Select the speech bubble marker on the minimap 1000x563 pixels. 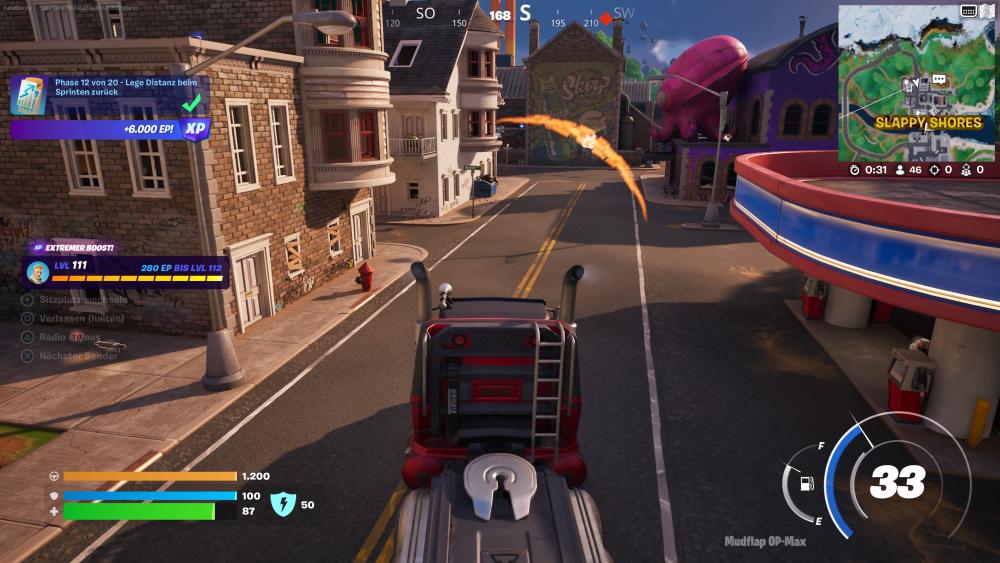pyautogui.click(x=939, y=80)
